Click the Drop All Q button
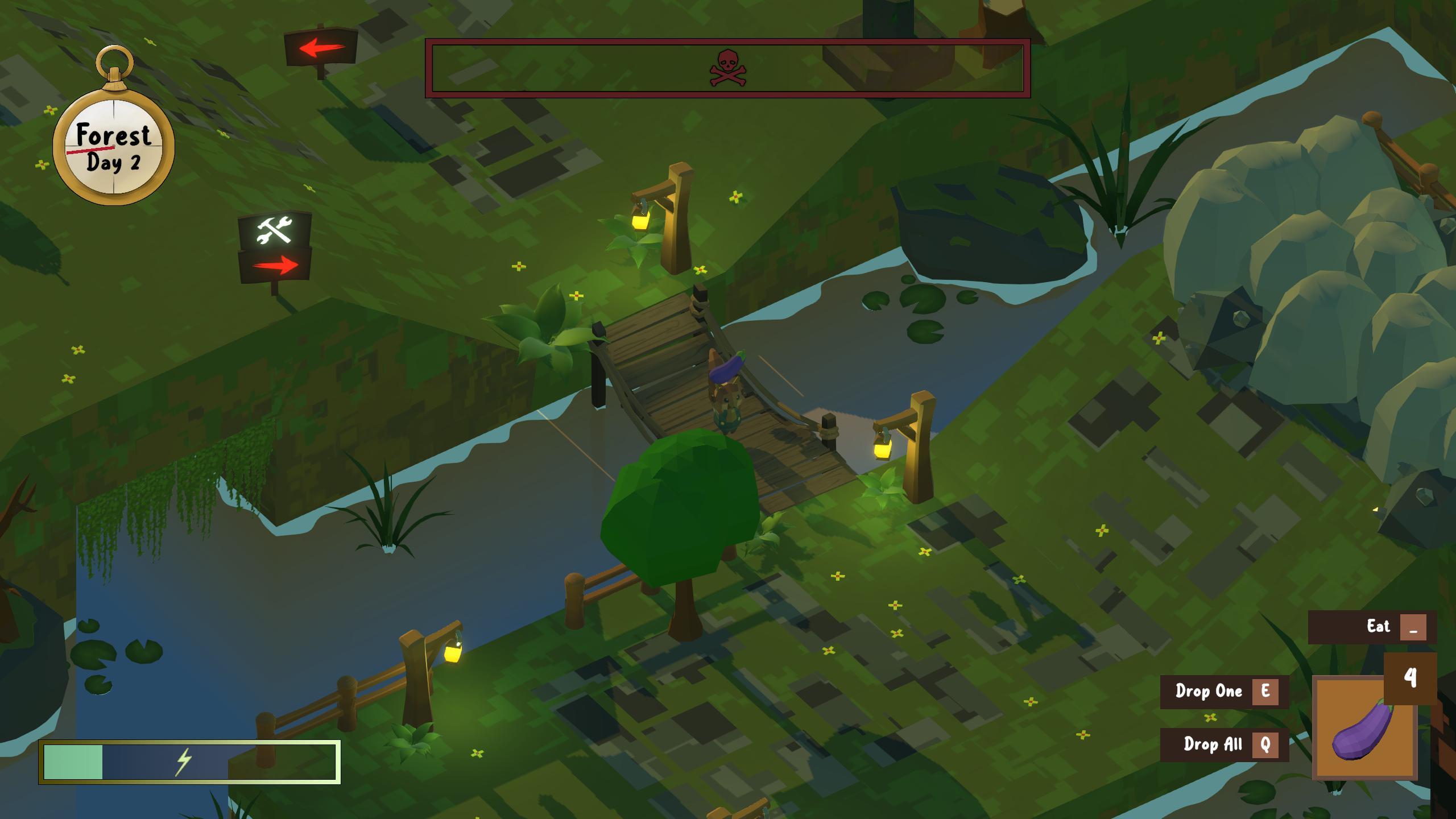This screenshot has height=819, width=1456. click(1223, 744)
